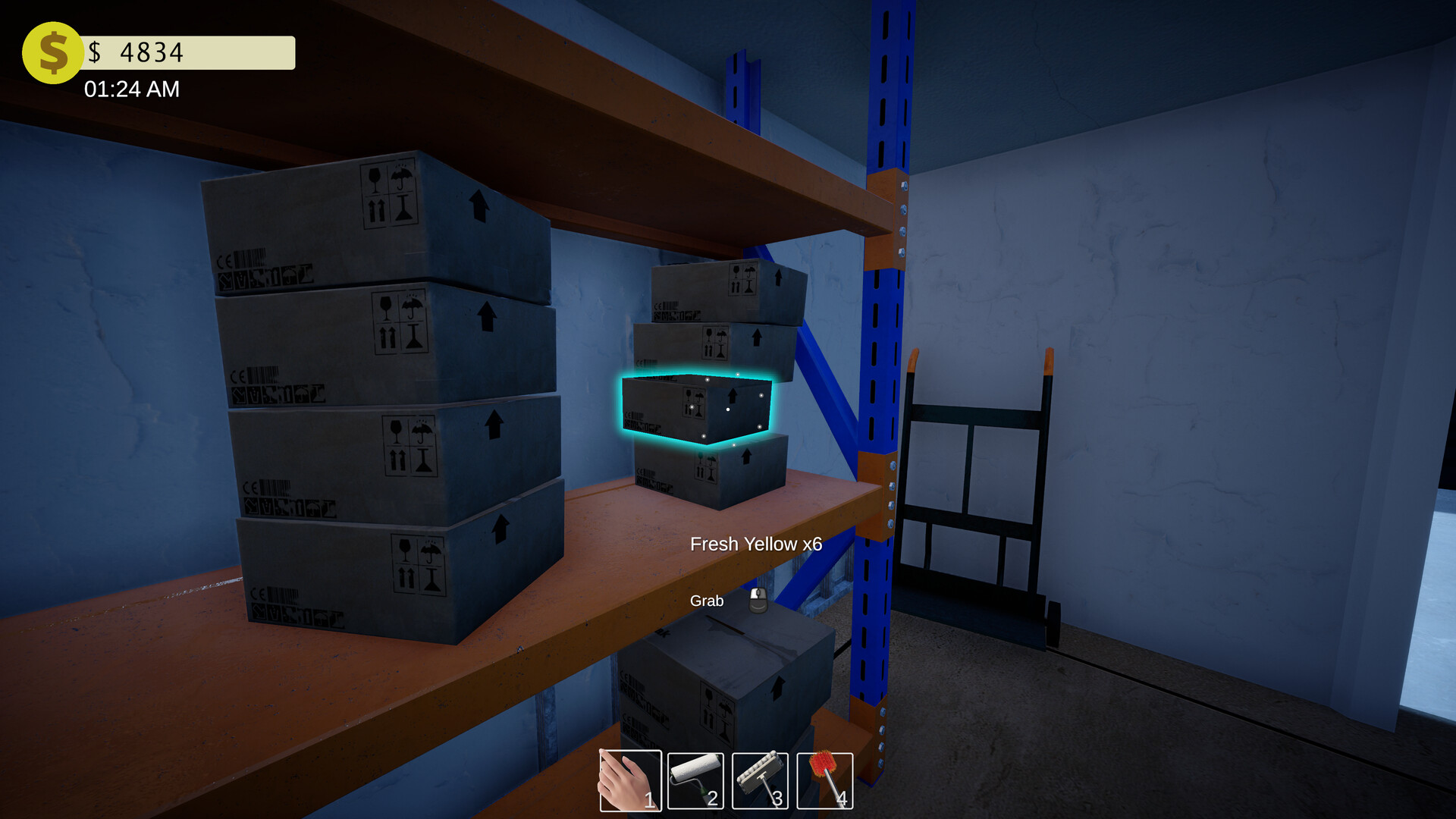Equip the white paint roller in slot 2

point(695,780)
